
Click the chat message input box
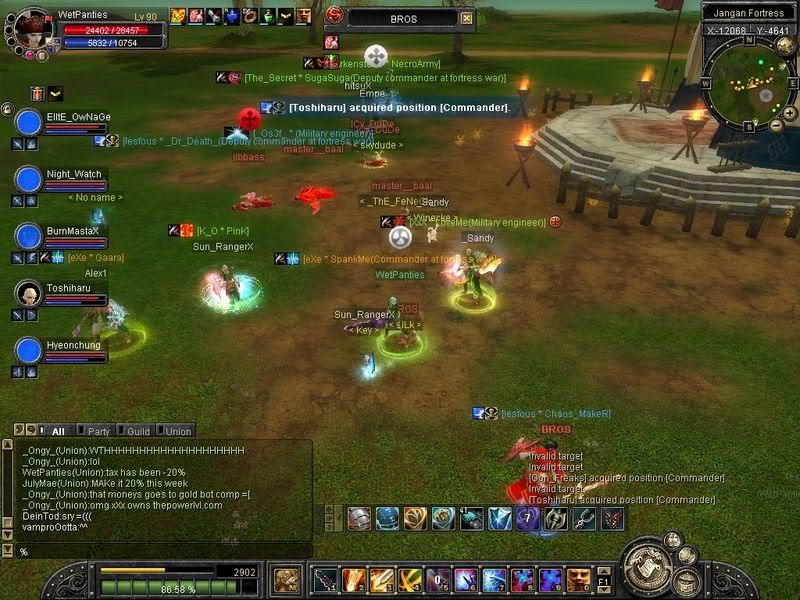pos(160,551)
